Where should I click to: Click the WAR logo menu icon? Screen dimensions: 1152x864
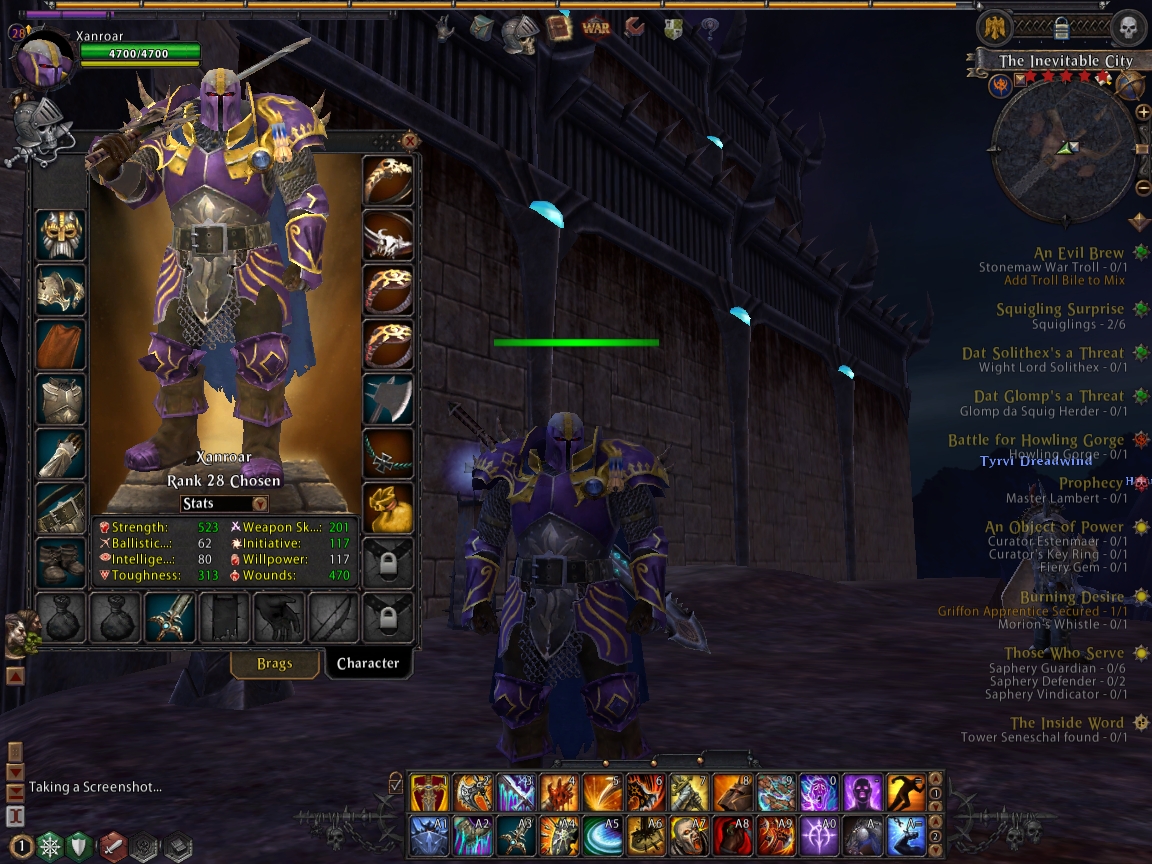tap(596, 28)
